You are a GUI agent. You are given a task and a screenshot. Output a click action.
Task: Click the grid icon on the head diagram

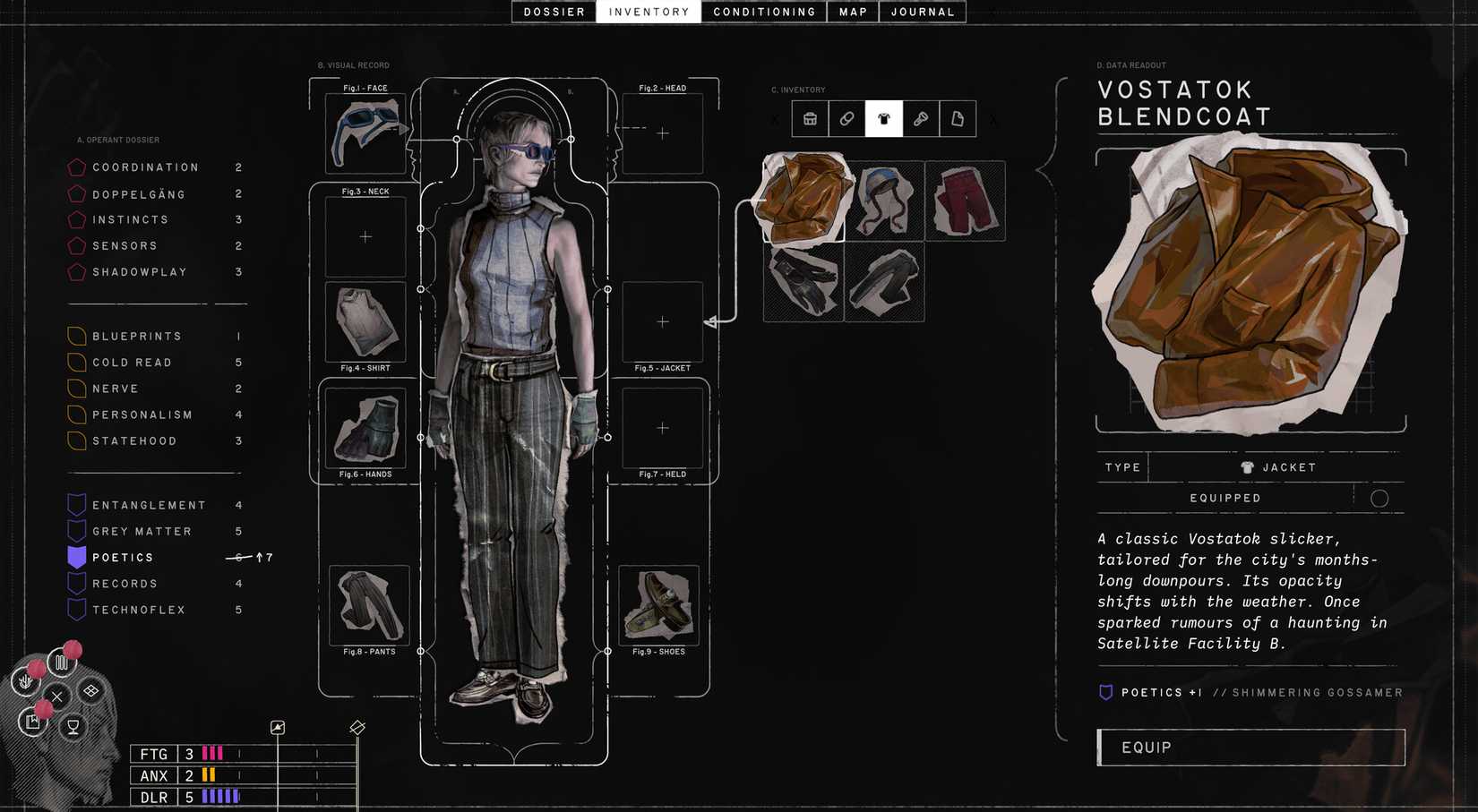(x=90, y=689)
